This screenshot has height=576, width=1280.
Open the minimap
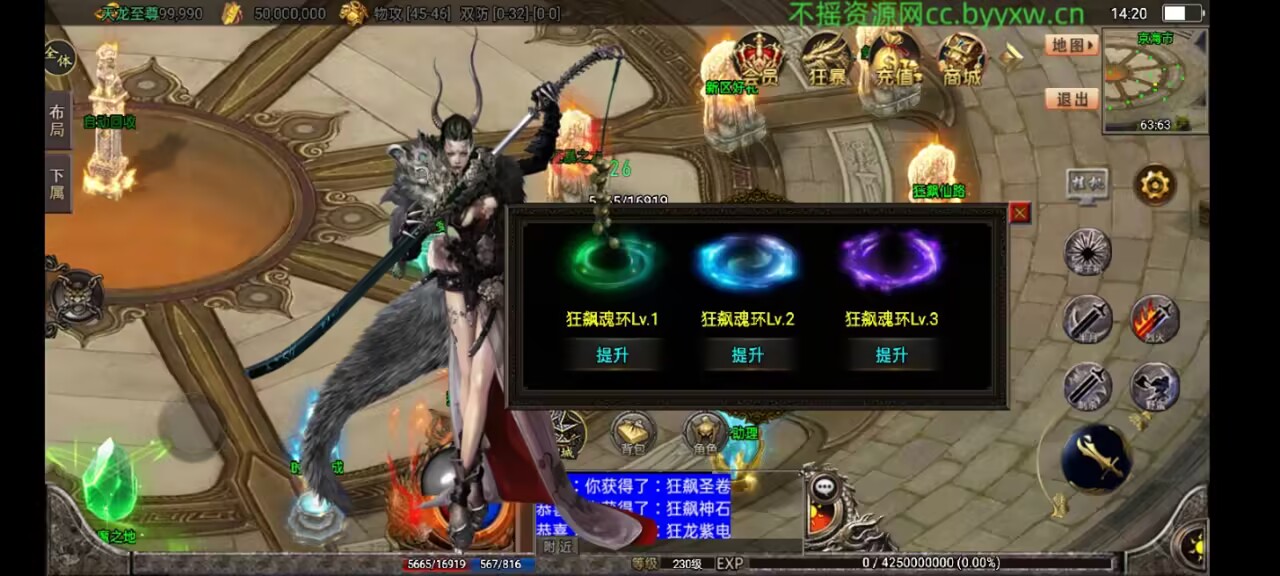1155,82
